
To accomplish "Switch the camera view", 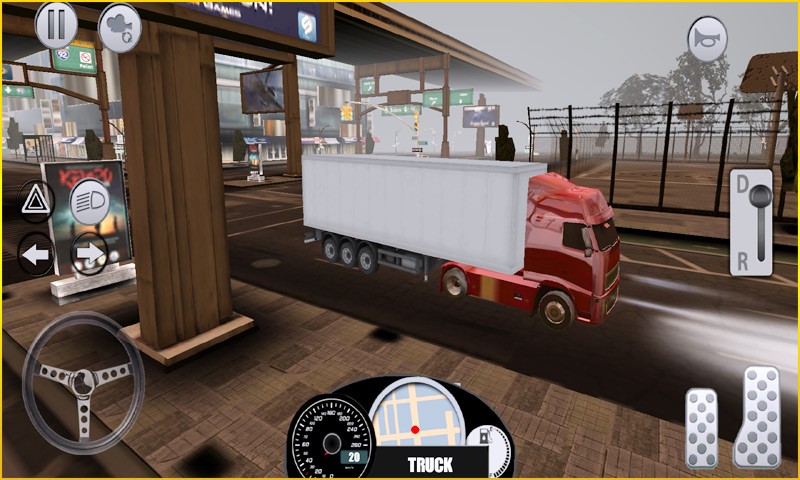I will (119, 27).
